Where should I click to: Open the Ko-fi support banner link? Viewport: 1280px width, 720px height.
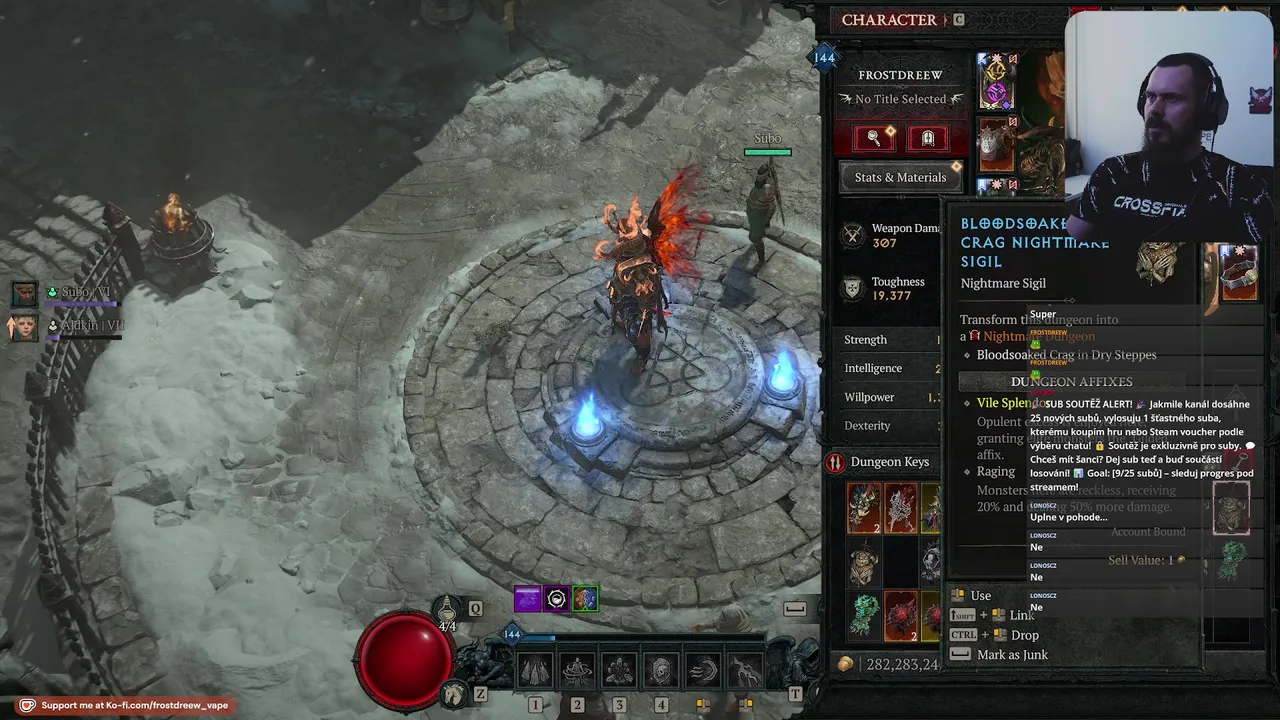point(123,705)
